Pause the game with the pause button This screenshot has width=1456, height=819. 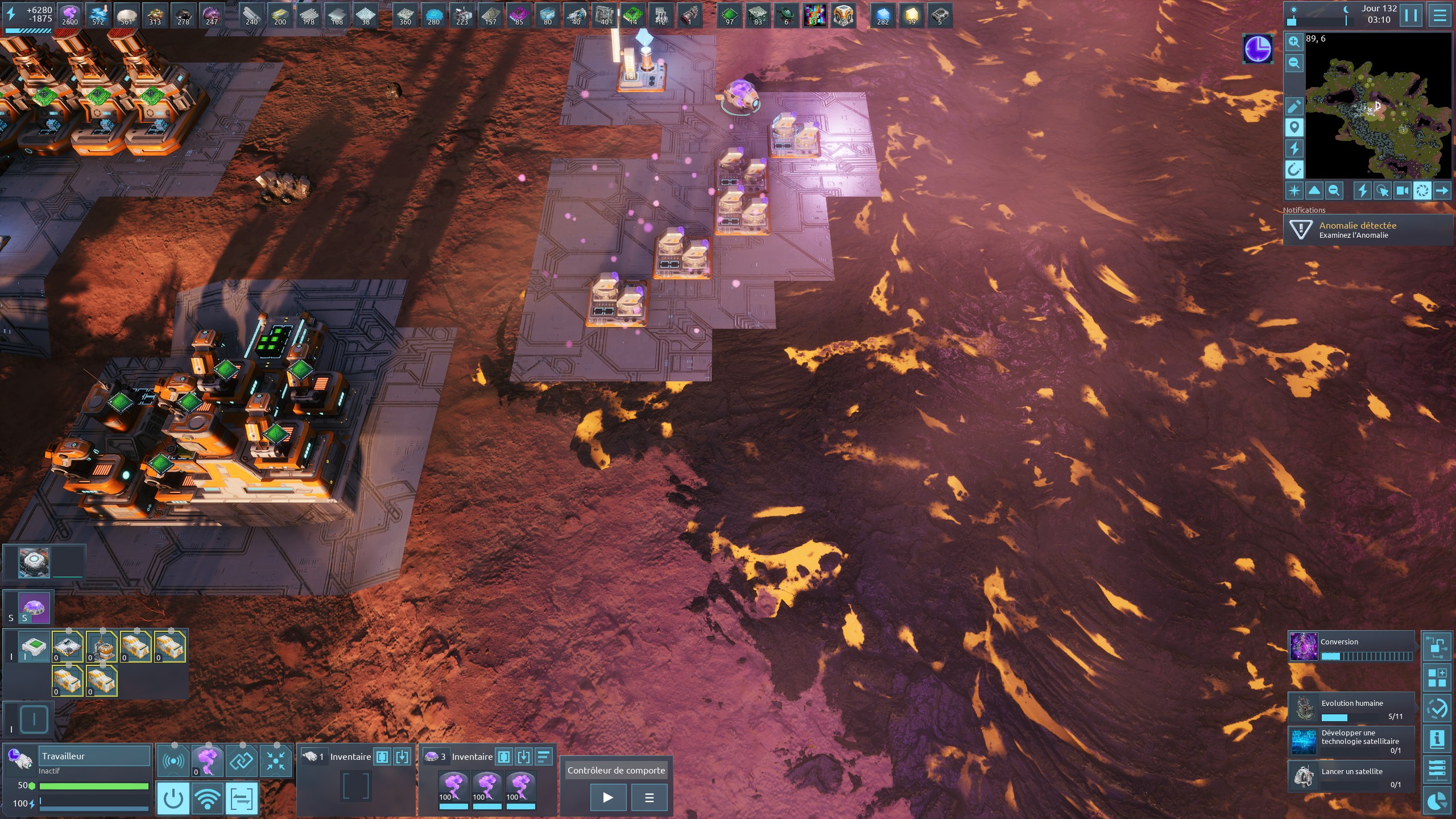[x=1411, y=15]
